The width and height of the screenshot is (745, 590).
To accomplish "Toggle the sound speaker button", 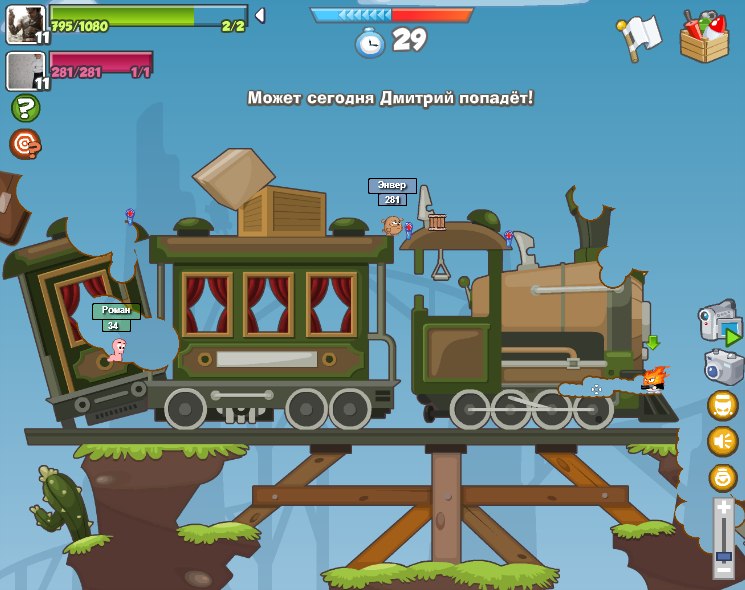I will point(722,441).
